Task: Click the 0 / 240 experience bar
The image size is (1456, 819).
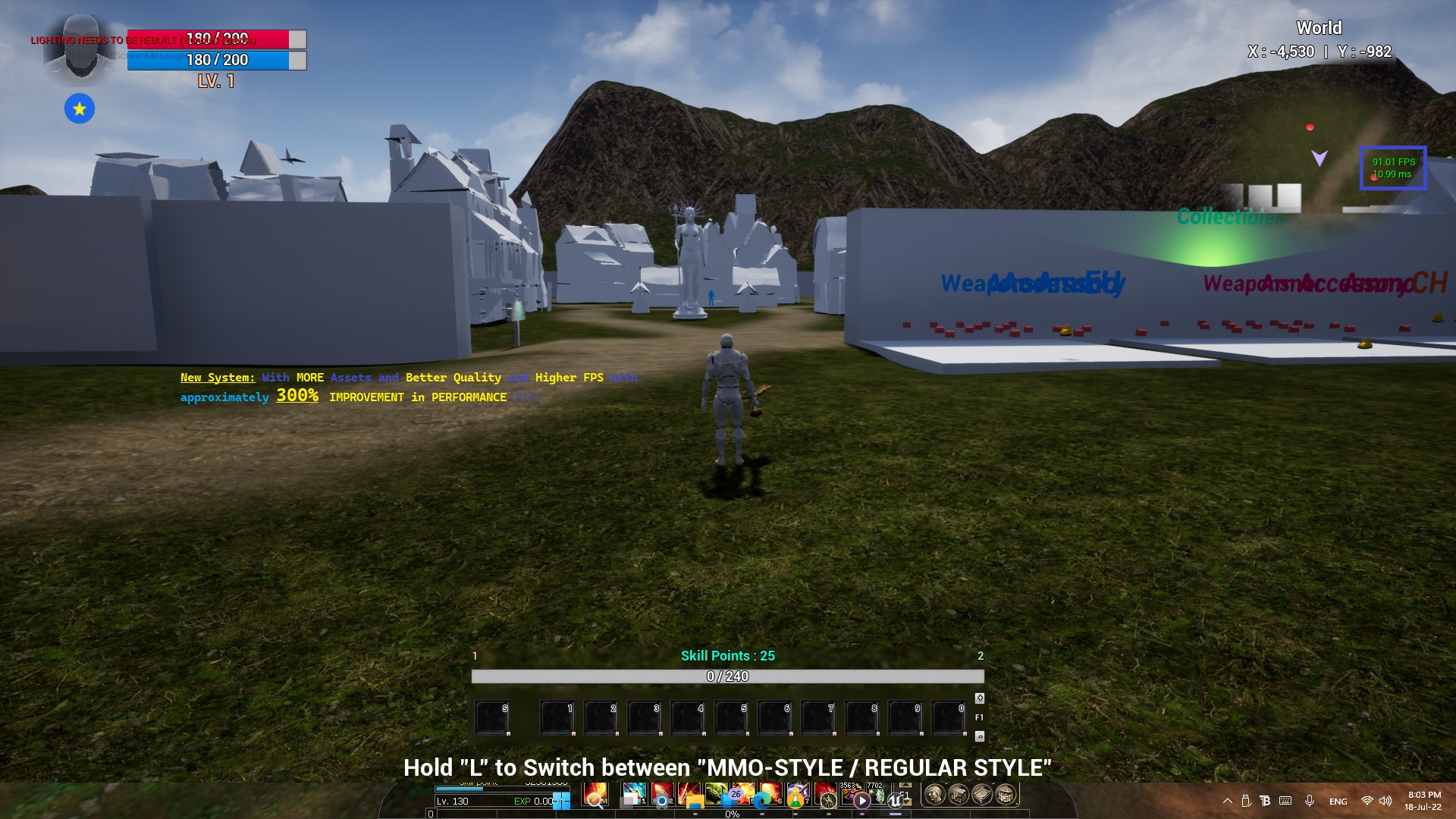Action: (728, 676)
